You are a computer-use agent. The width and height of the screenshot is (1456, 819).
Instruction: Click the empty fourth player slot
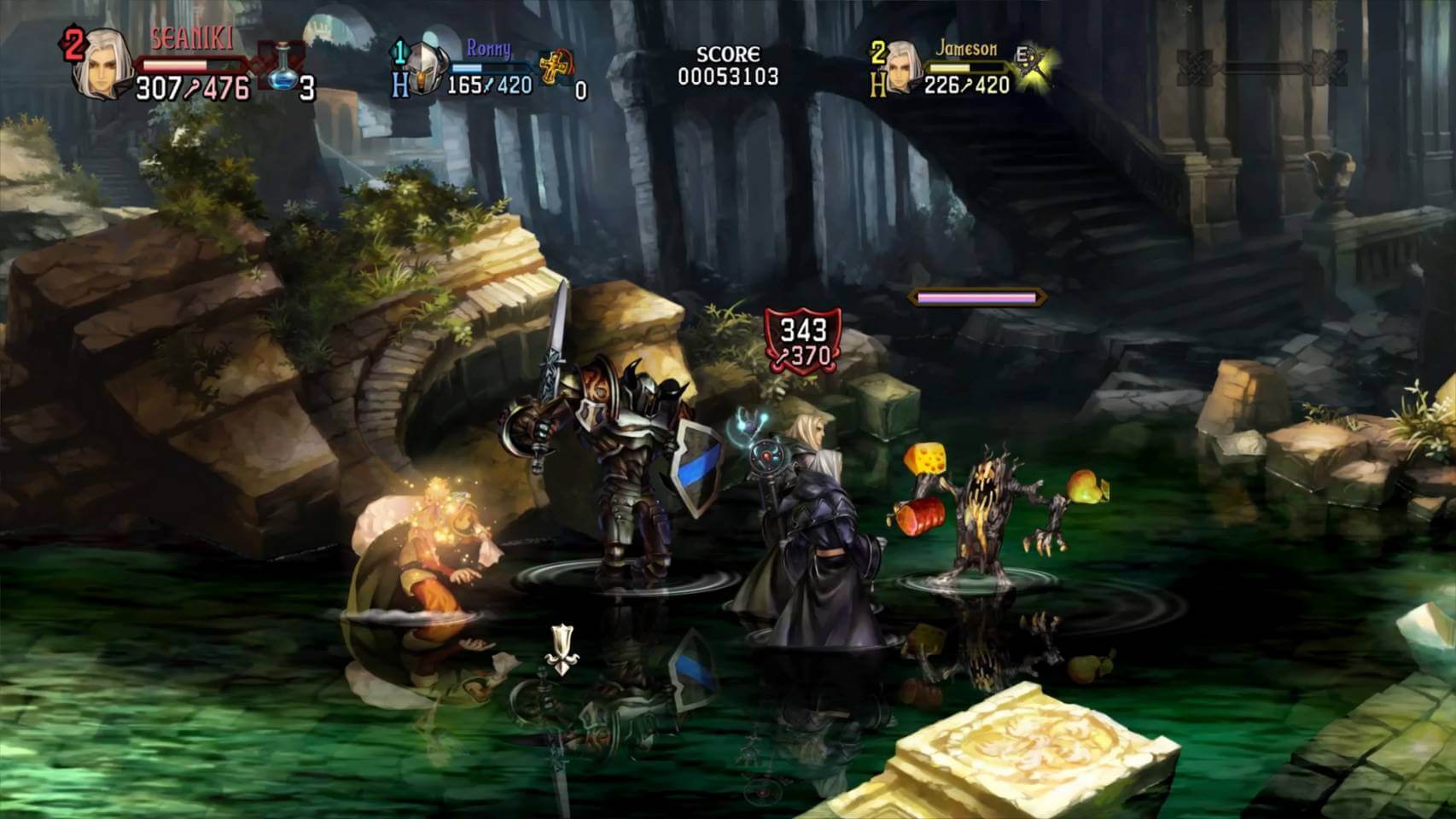[1260, 67]
